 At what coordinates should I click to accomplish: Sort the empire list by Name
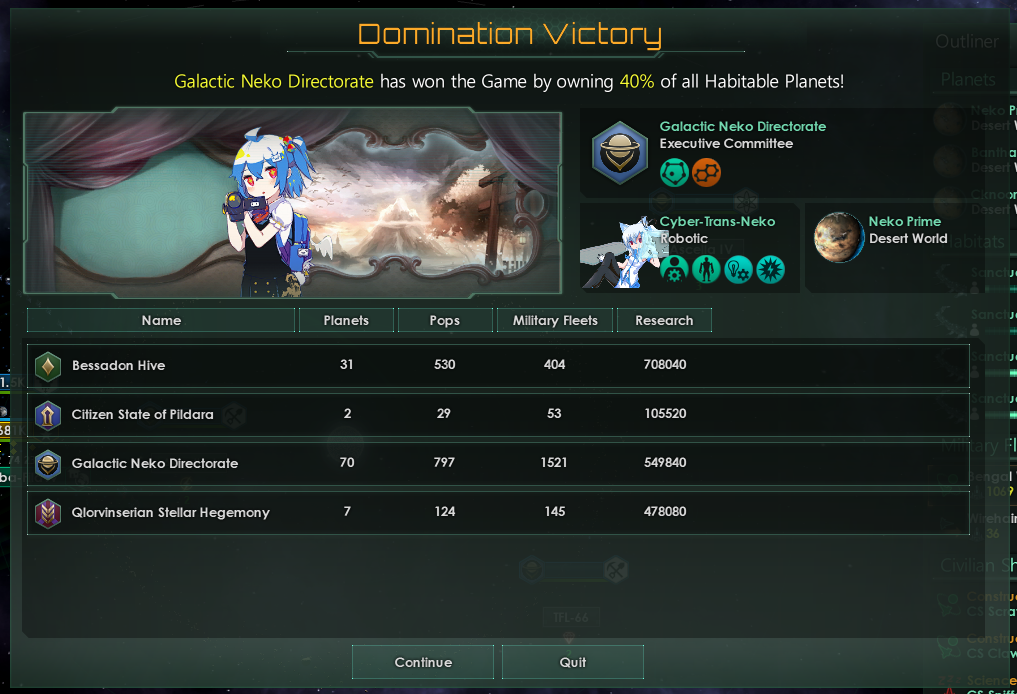[x=161, y=320]
